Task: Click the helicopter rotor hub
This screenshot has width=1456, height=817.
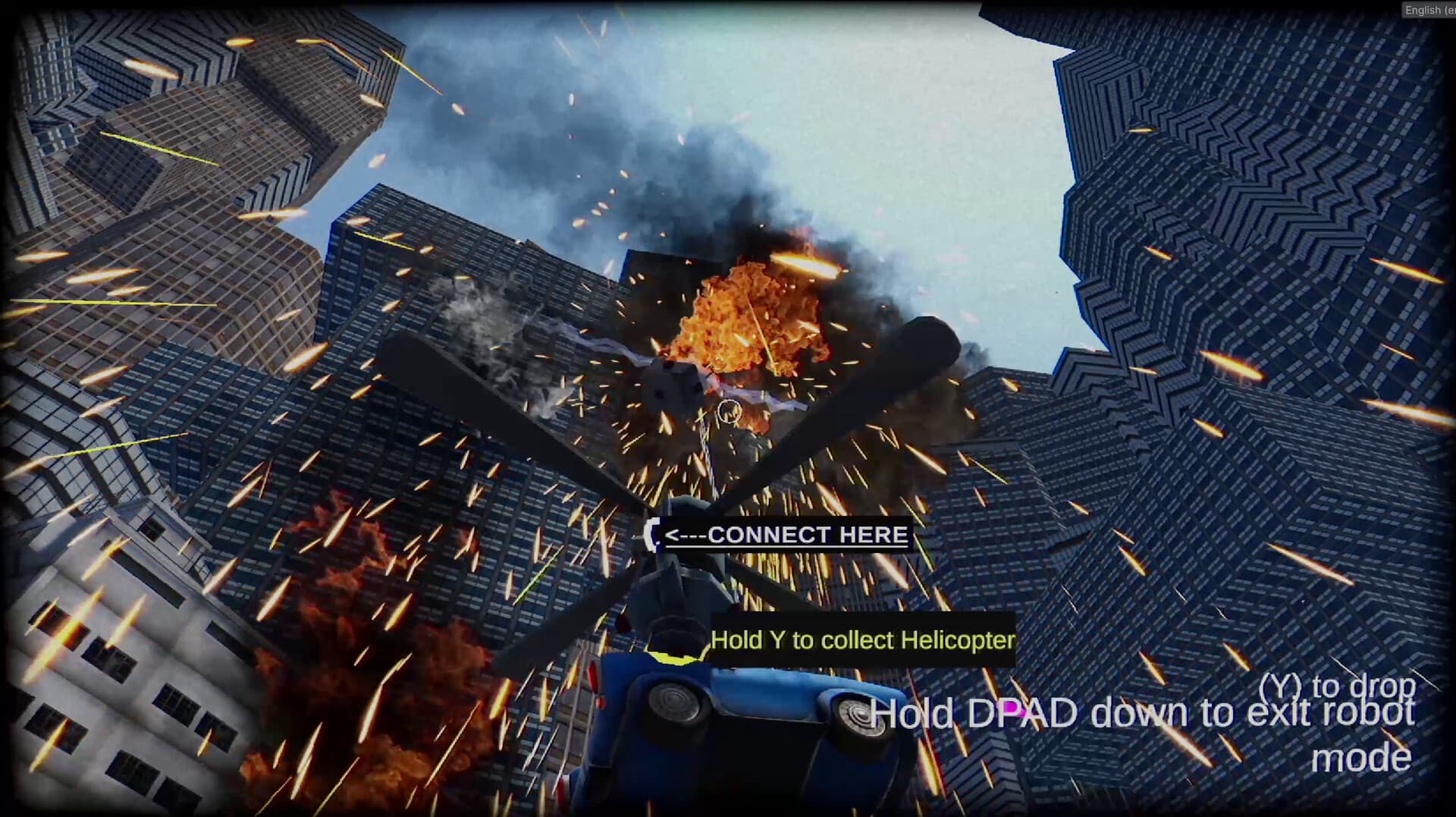Action: pos(694,516)
